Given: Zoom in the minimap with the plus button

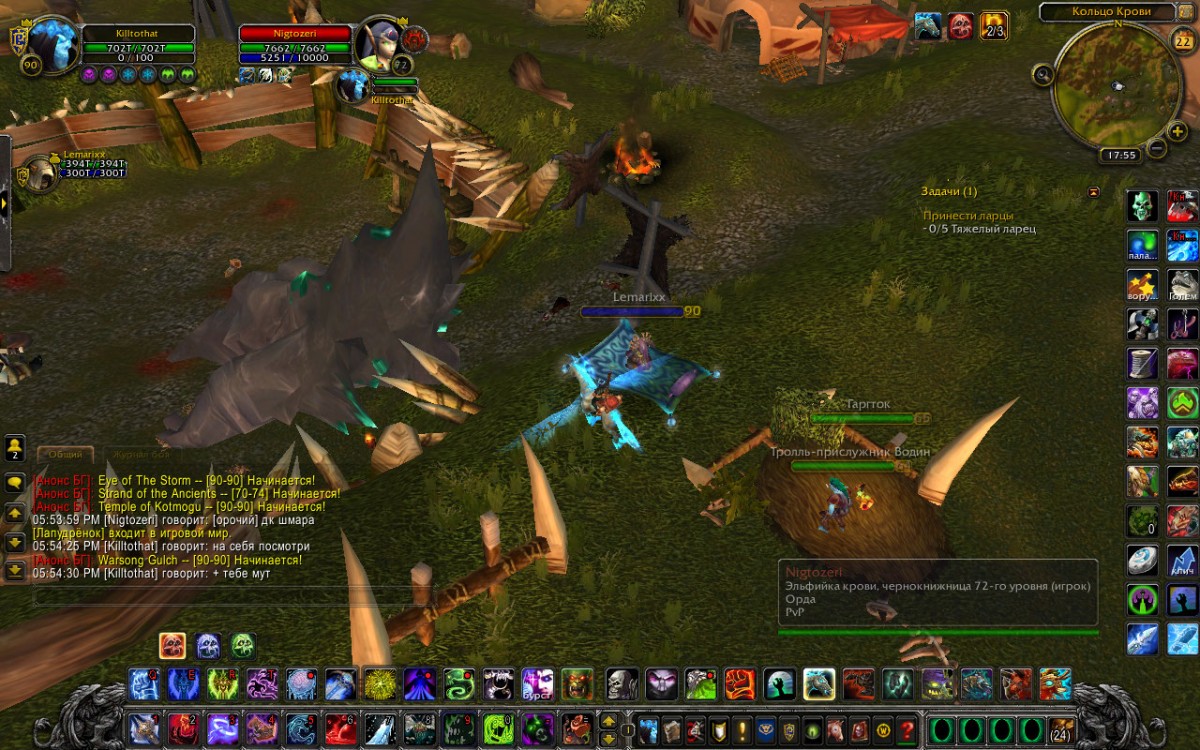Looking at the screenshot, I should point(1179,131).
